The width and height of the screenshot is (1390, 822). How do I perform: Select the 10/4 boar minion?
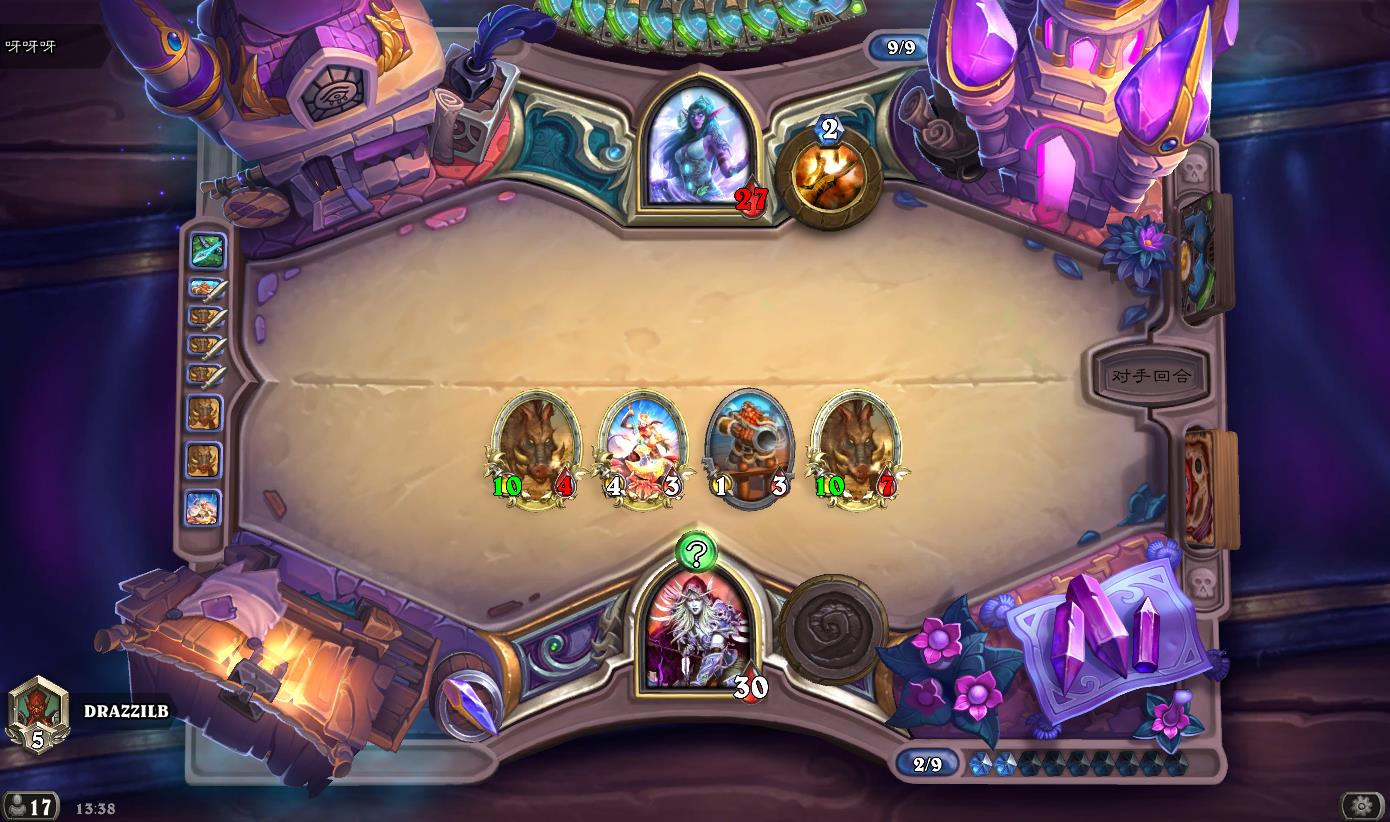537,447
